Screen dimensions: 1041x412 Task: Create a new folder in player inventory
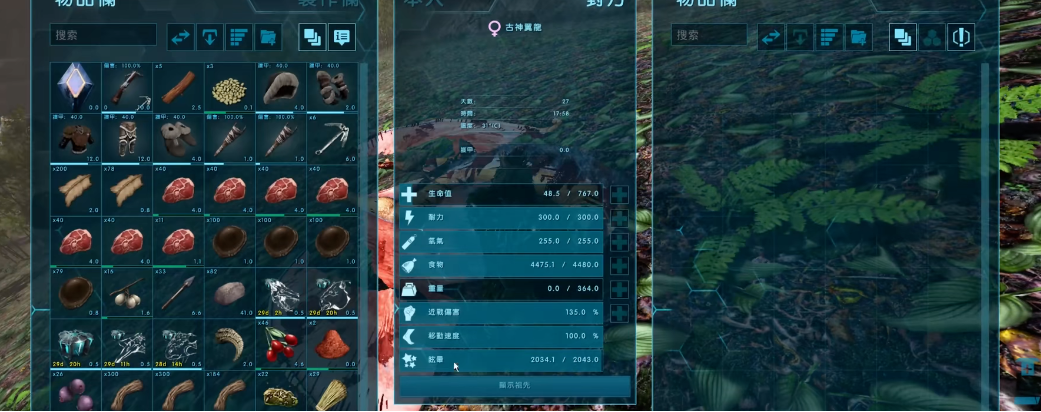(x=268, y=38)
